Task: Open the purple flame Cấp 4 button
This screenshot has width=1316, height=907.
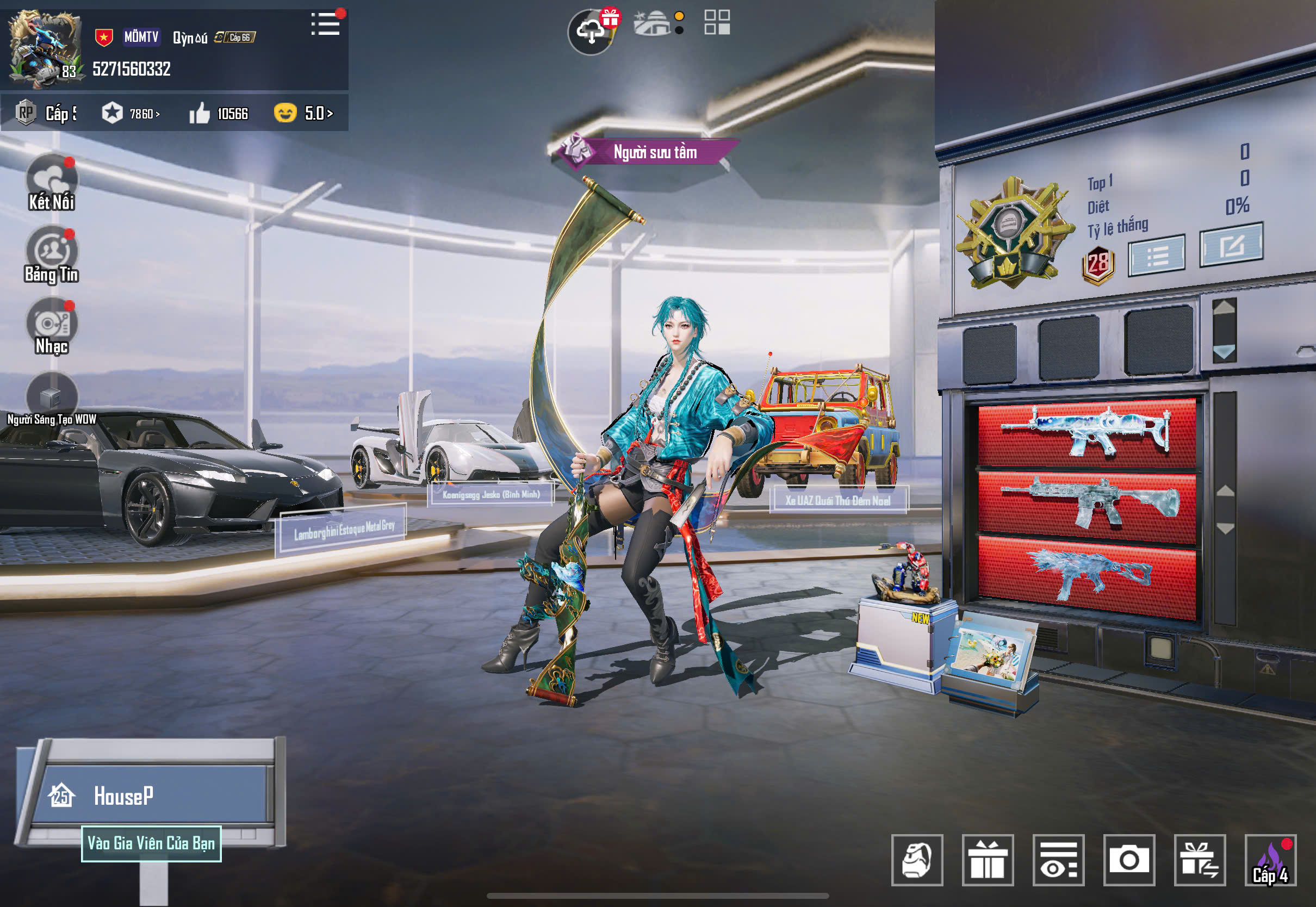Action: (x=1270, y=860)
